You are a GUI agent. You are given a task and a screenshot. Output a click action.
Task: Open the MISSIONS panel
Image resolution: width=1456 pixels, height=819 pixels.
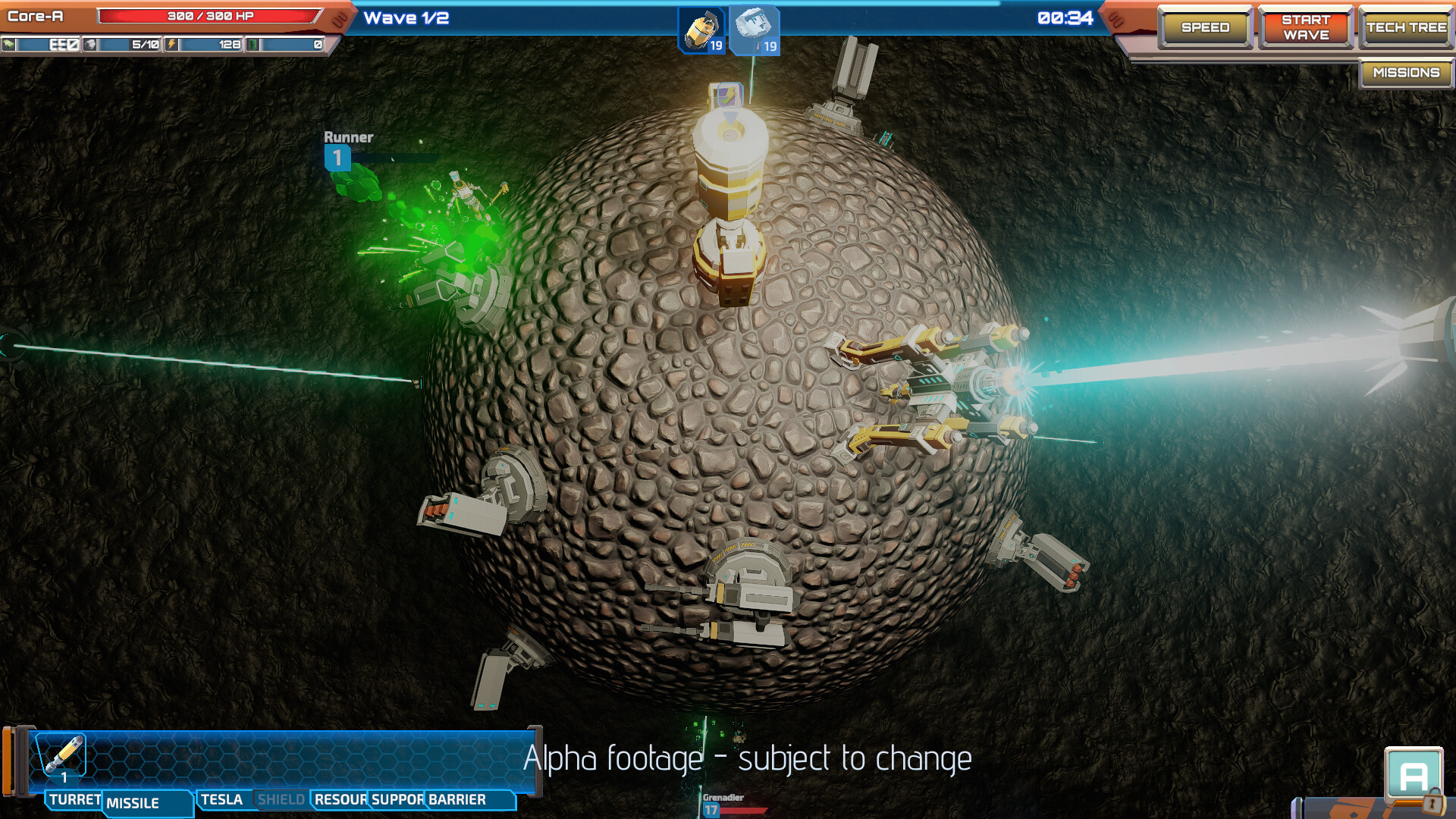click(x=1405, y=74)
